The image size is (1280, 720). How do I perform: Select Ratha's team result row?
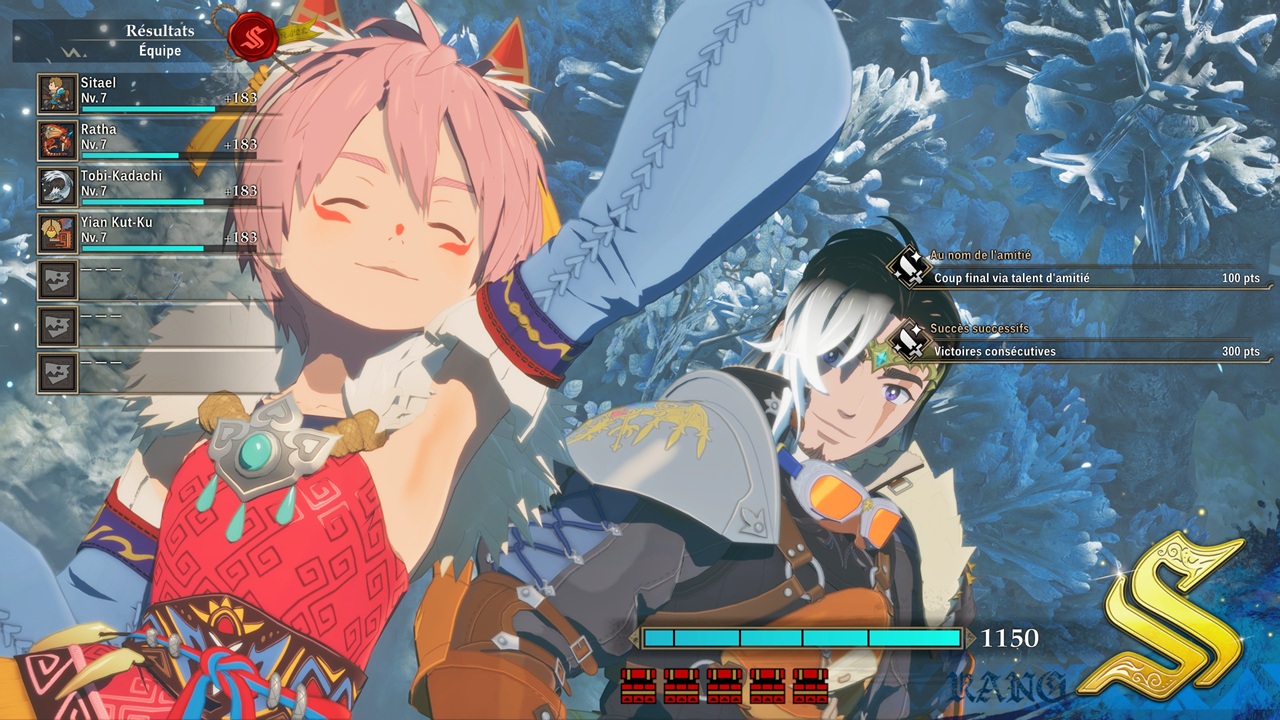(148, 140)
